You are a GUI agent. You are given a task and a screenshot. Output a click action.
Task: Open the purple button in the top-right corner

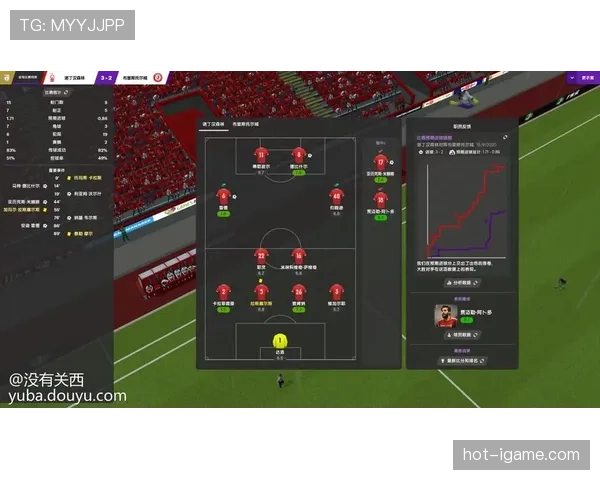(586, 76)
